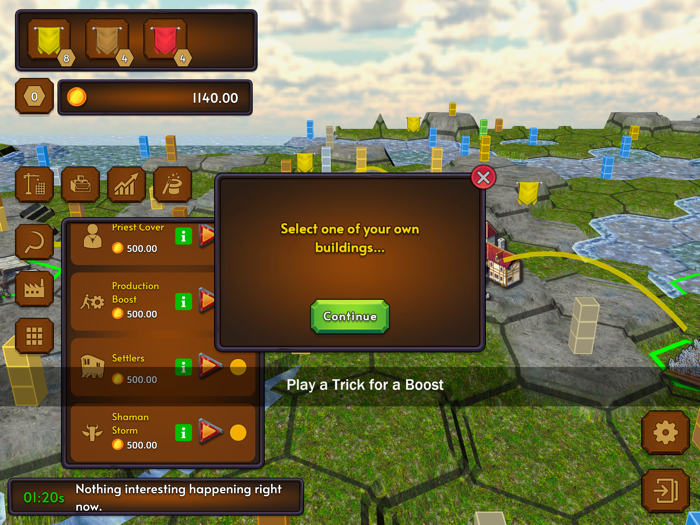Click the exit door icon
700x525 pixels.
pyautogui.click(x=665, y=491)
